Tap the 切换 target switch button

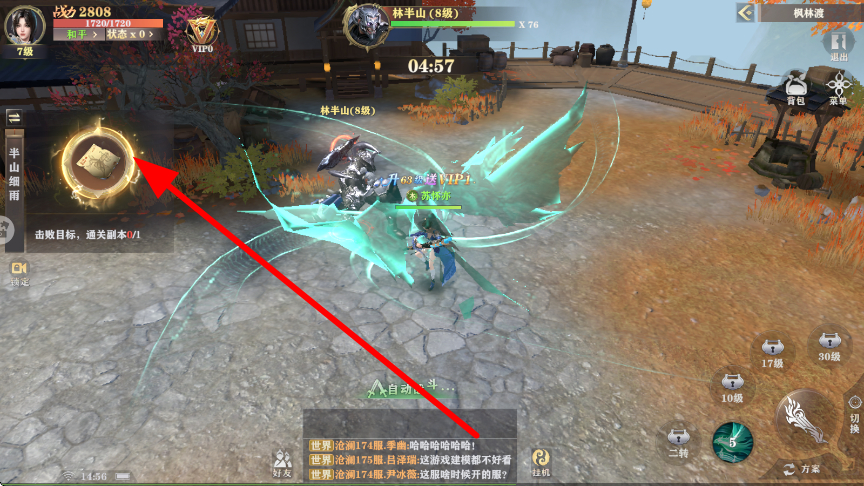click(x=853, y=408)
